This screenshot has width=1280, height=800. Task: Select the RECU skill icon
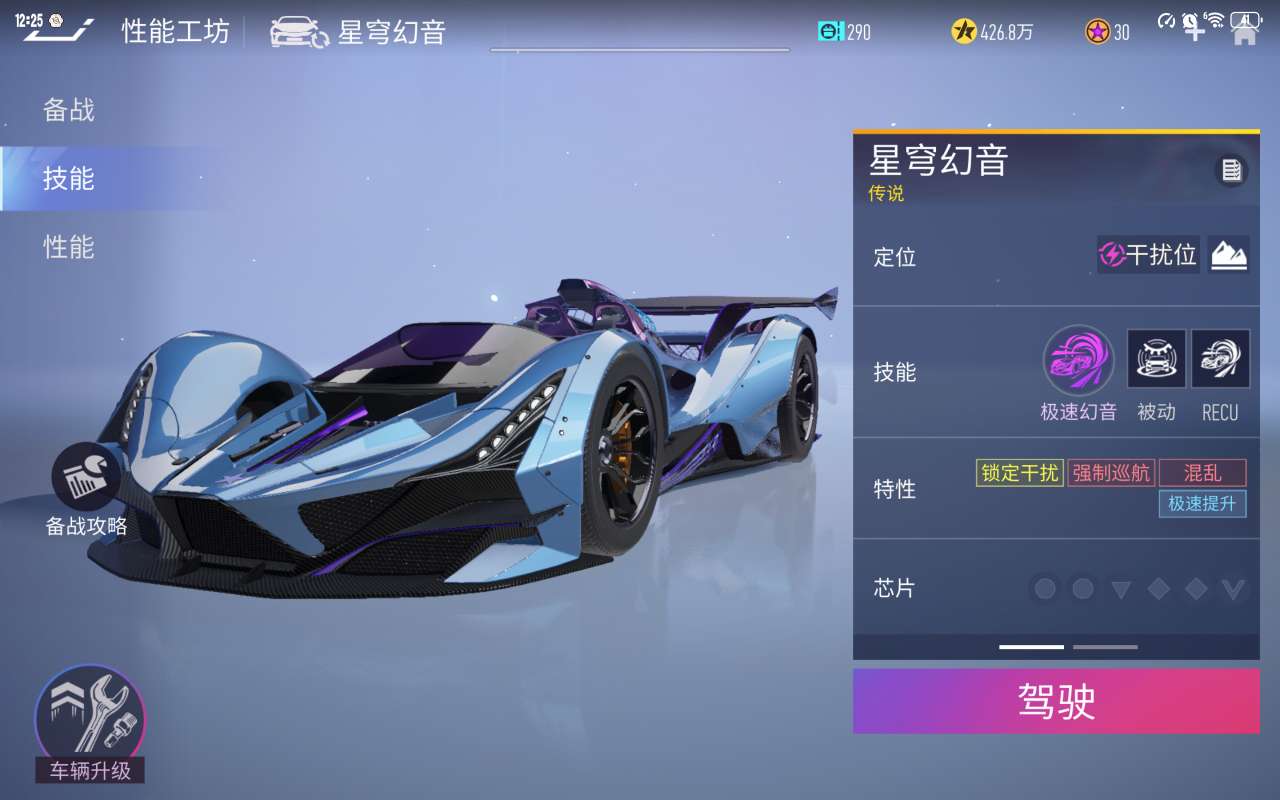1220,359
